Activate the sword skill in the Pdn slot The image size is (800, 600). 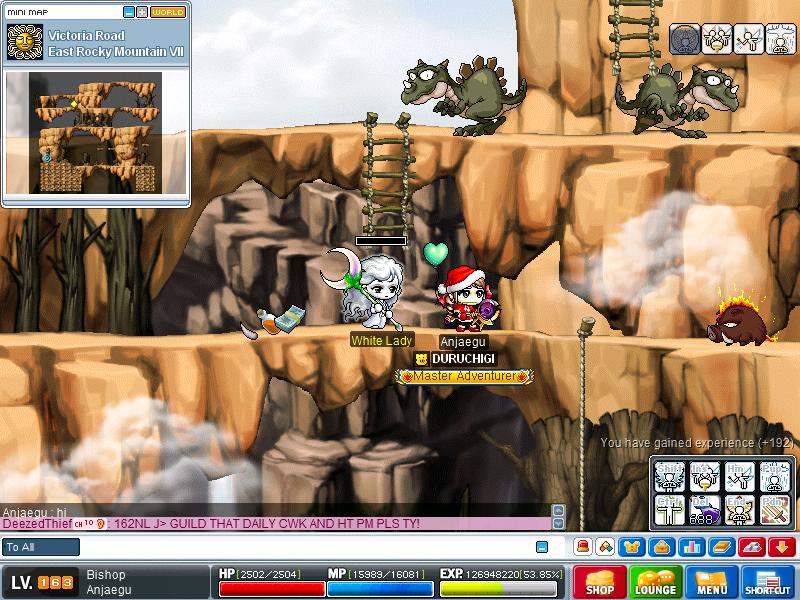774,510
